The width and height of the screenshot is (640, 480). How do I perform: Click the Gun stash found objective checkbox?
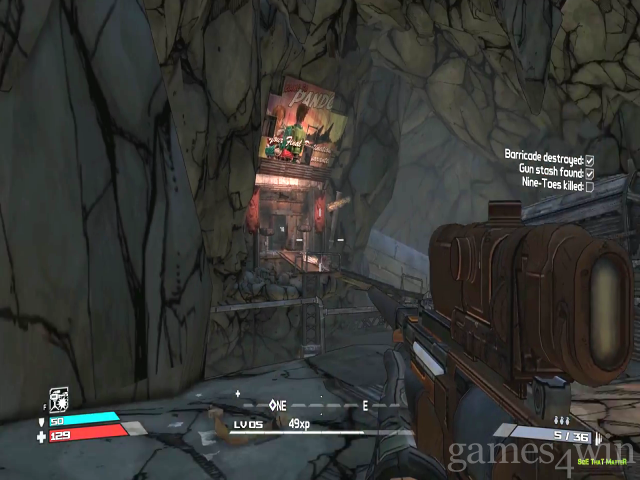point(590,173)
